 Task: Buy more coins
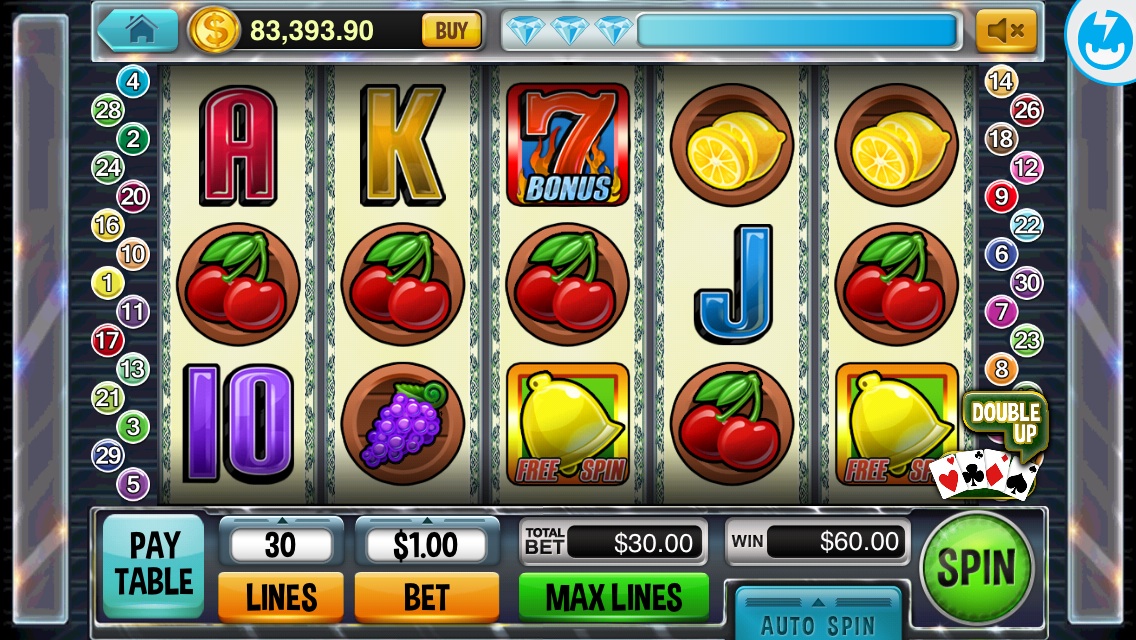click(x=451, y=31)
